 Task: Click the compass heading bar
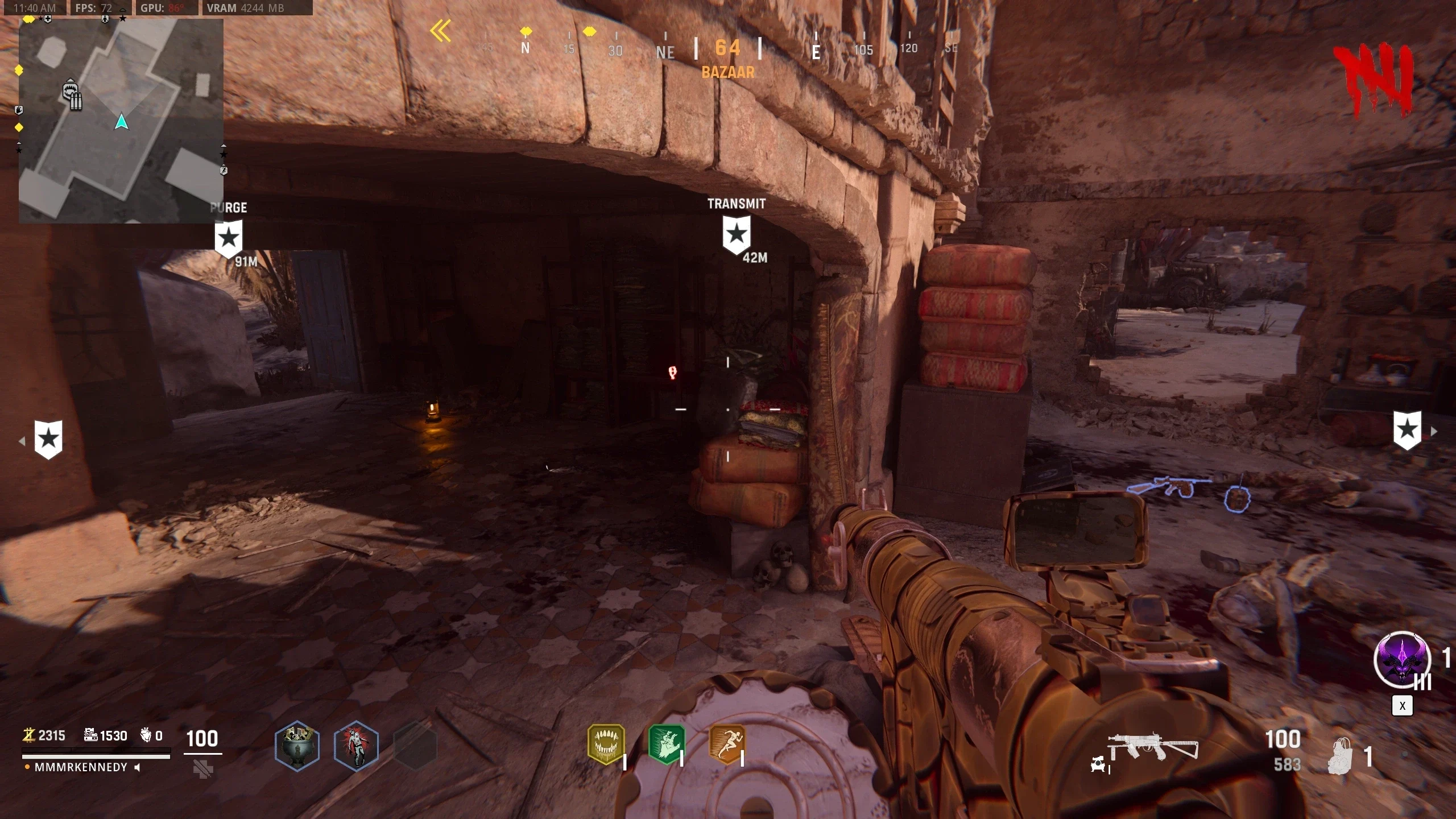(x=728, y=48)
